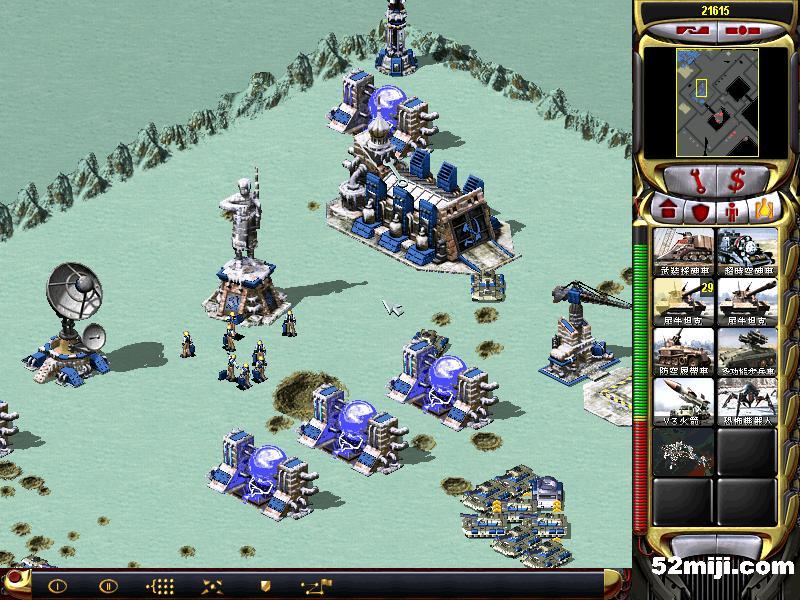Queue a V3 rocket launcher
Image resolution: width=800 pixels, height=600 pixels.
point(684,401)
